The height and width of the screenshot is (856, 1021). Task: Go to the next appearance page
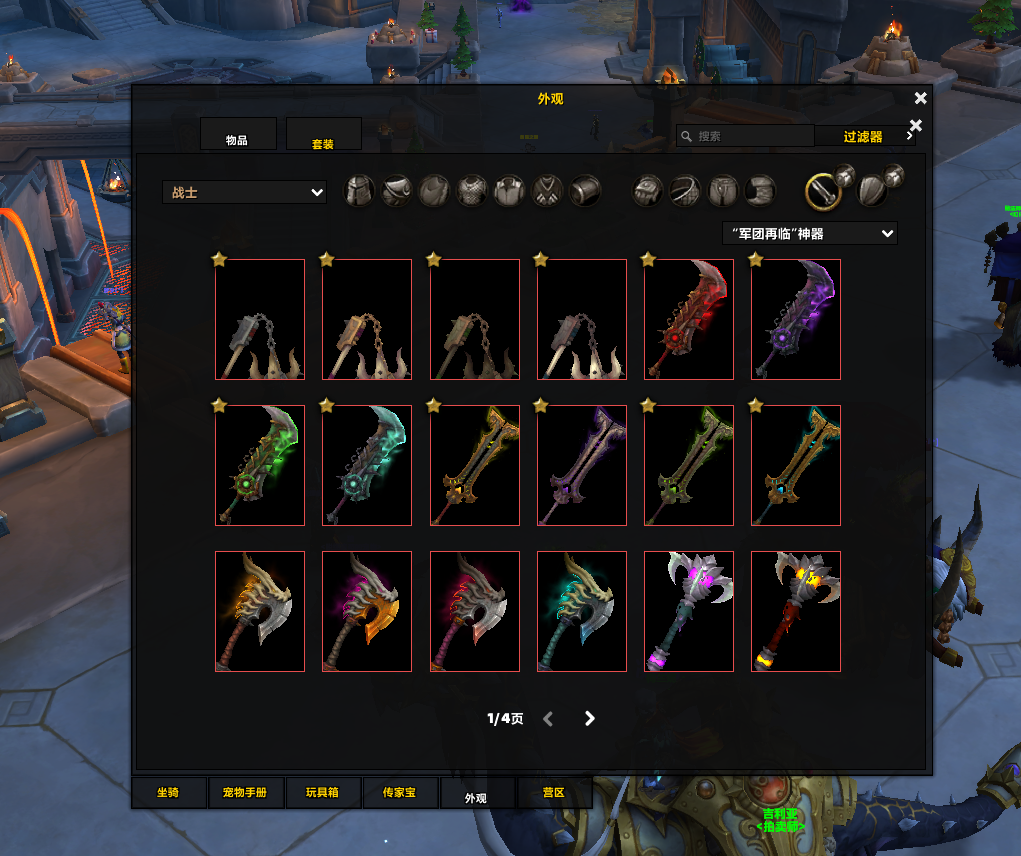[590, 718]
